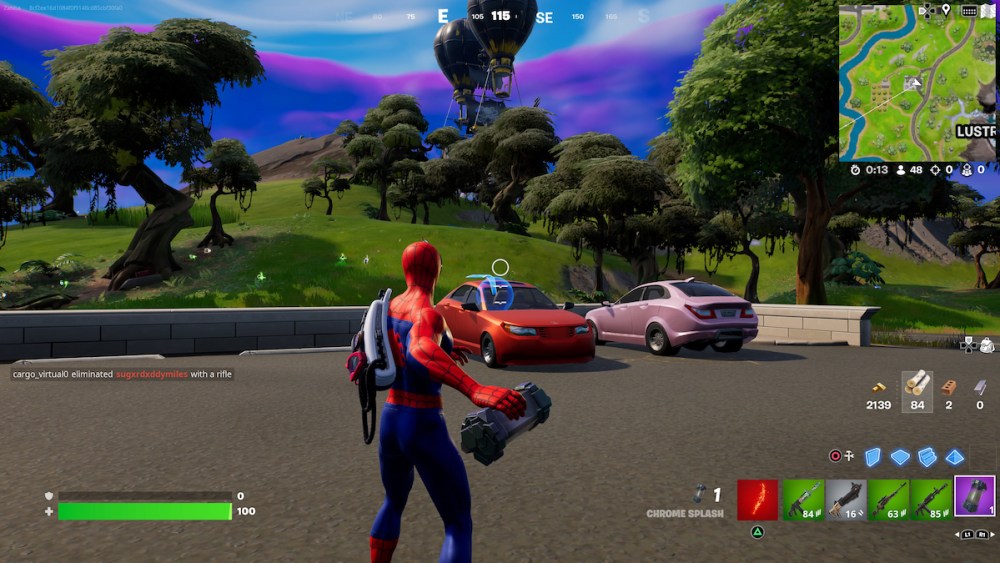Open the folded map icon
Image resolution: width=1000 pixels, height=563 pixels.
(x=990, y=10)
